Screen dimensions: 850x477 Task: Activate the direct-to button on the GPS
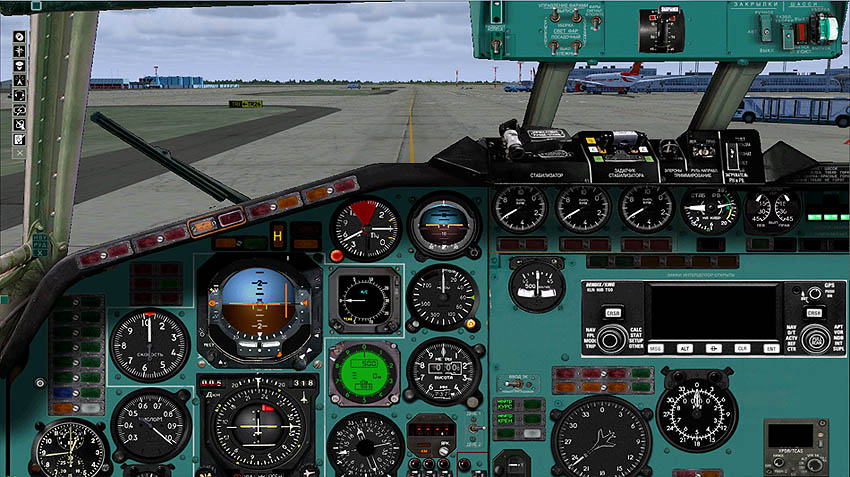714,348
